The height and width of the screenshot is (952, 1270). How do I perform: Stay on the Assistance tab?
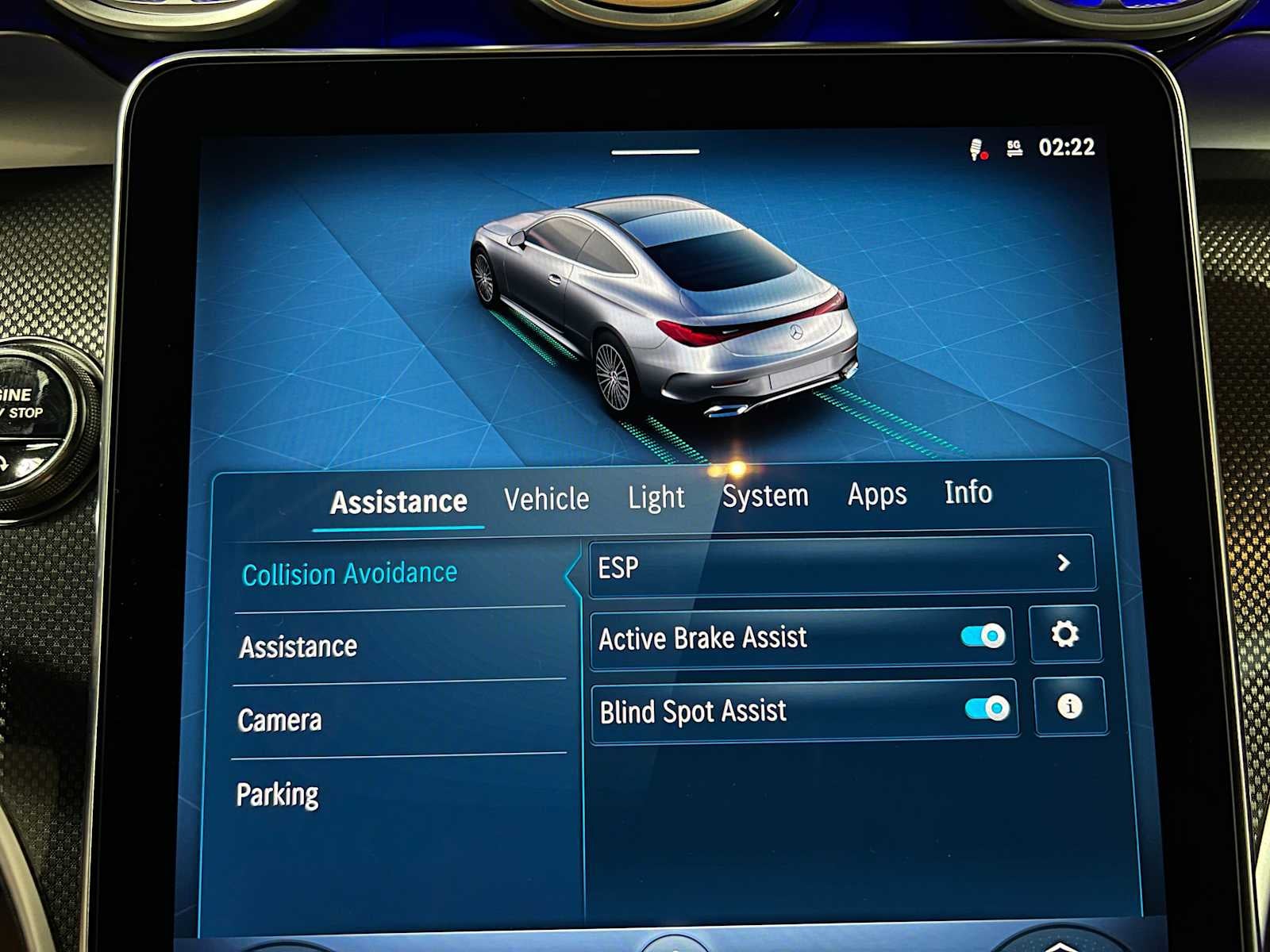click(399, 501)
